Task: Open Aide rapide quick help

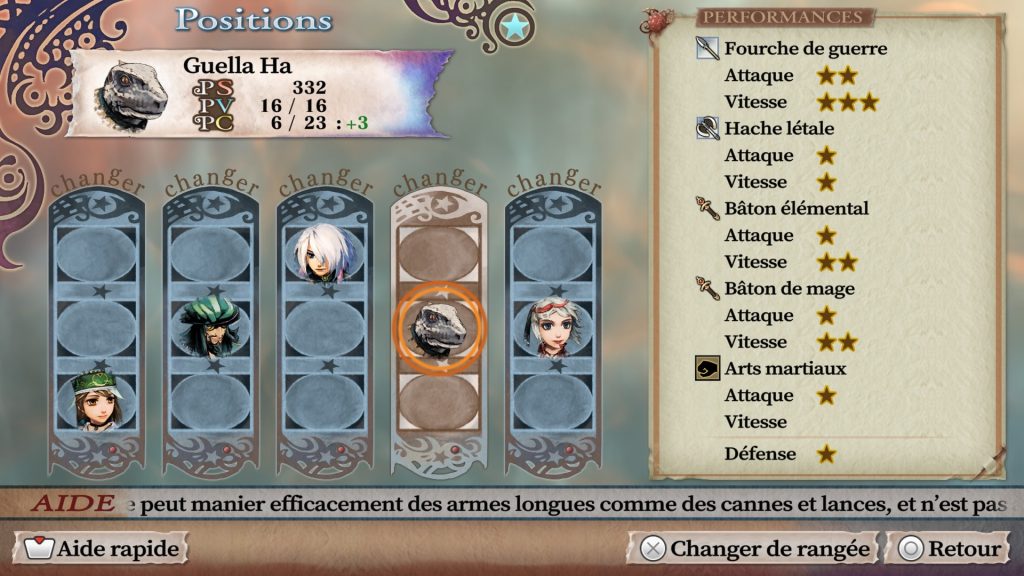Action: click(101, 548)
